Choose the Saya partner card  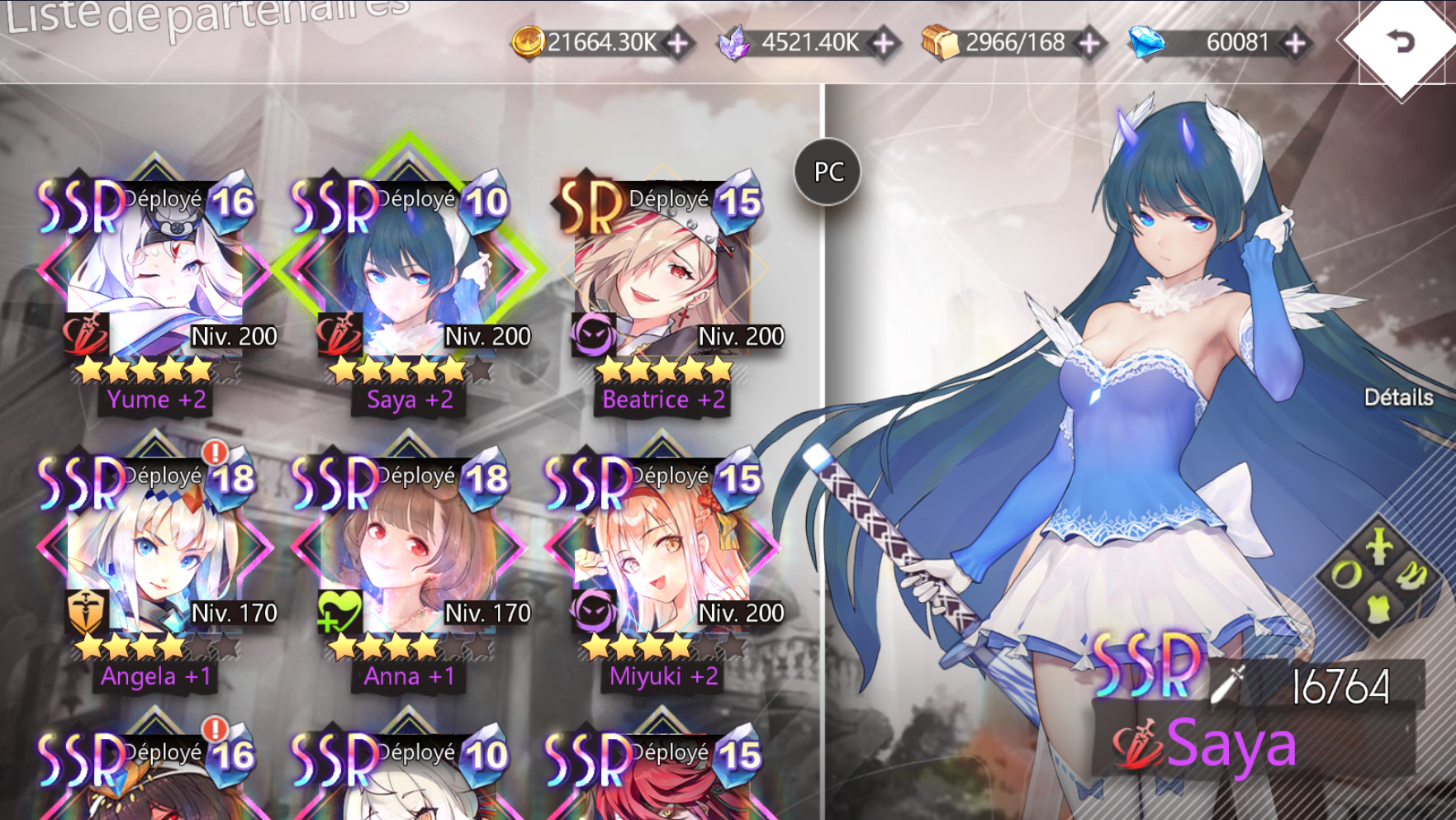pyautogui.click(x=409, y=273)
